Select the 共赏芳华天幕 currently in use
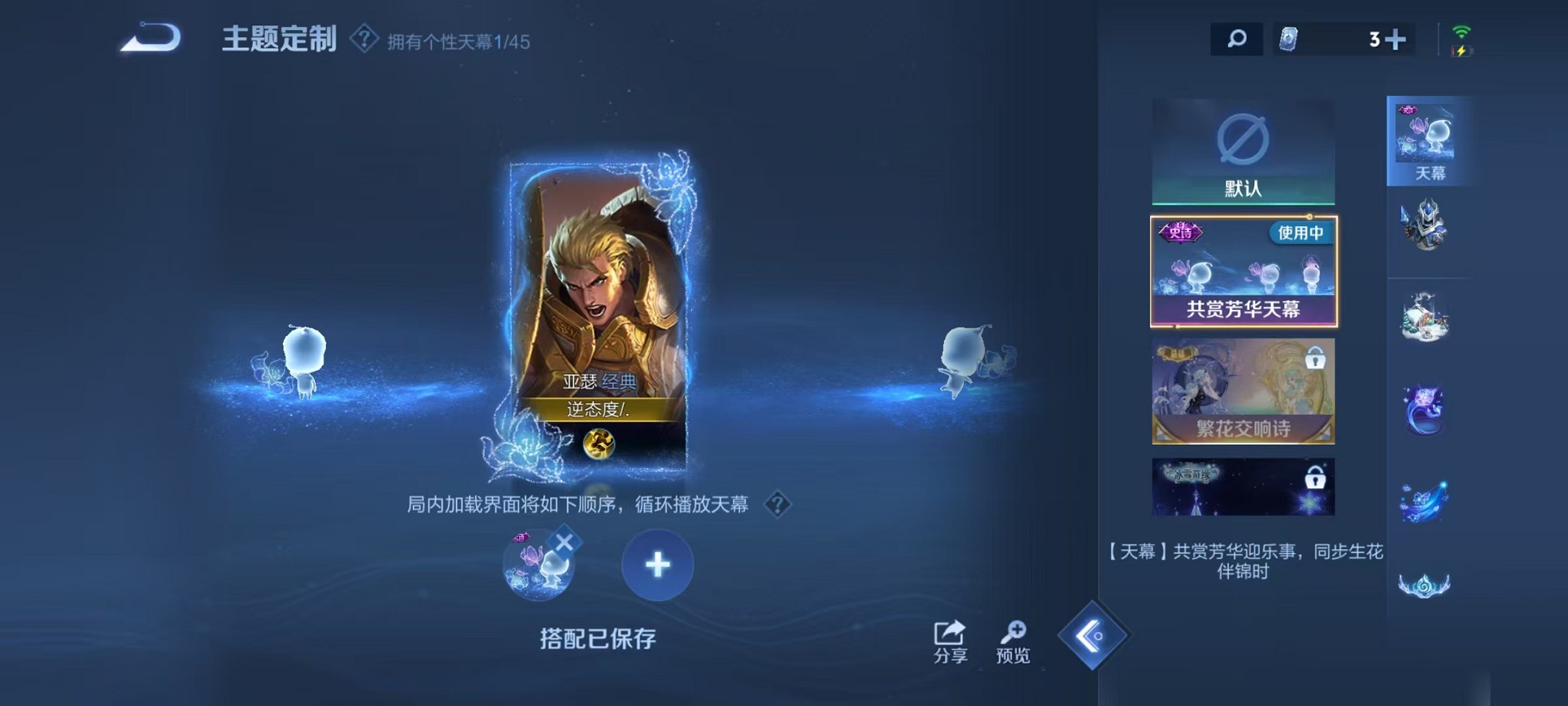Screen dimensions: 1568x706 tap(1245, 273)
